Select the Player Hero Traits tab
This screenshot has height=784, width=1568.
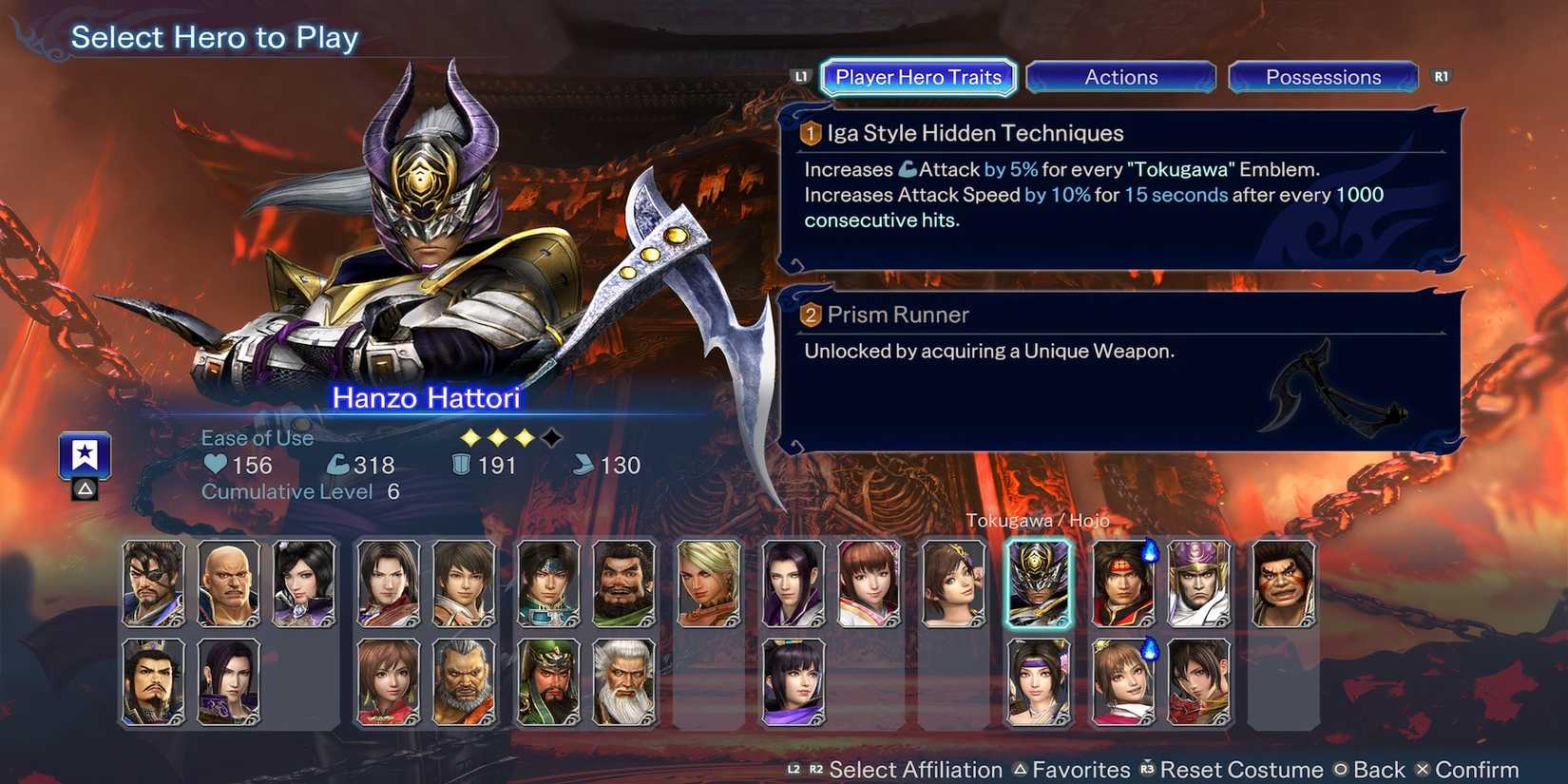click(x=916, y=77)
